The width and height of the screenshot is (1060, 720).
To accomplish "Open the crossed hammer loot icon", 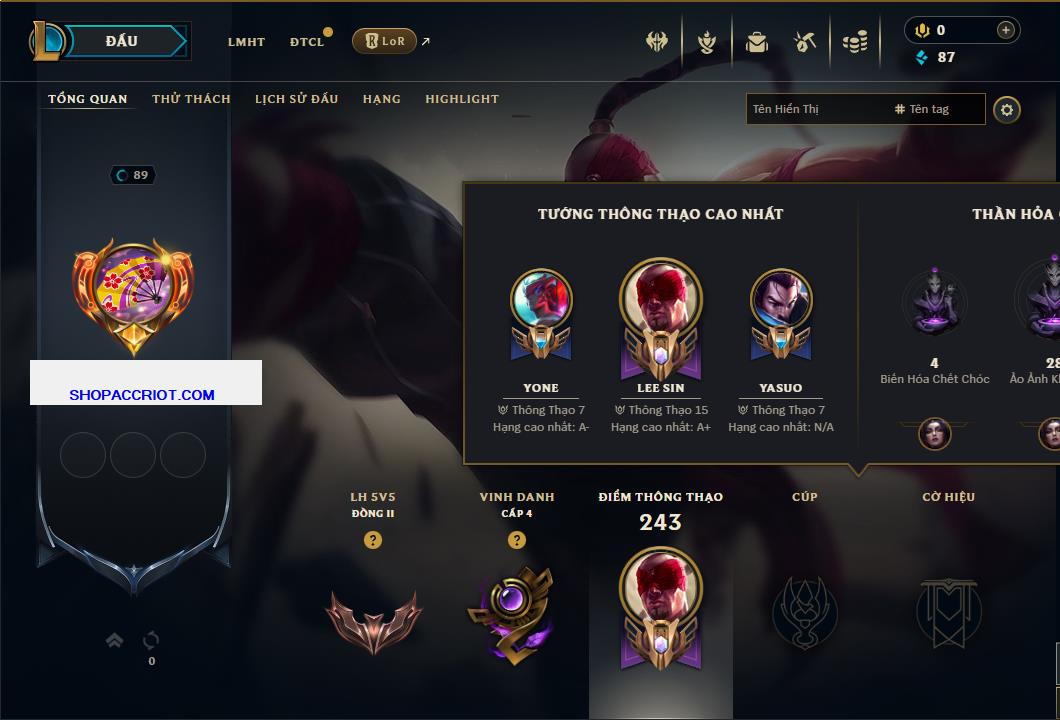I will click(805, 42).
